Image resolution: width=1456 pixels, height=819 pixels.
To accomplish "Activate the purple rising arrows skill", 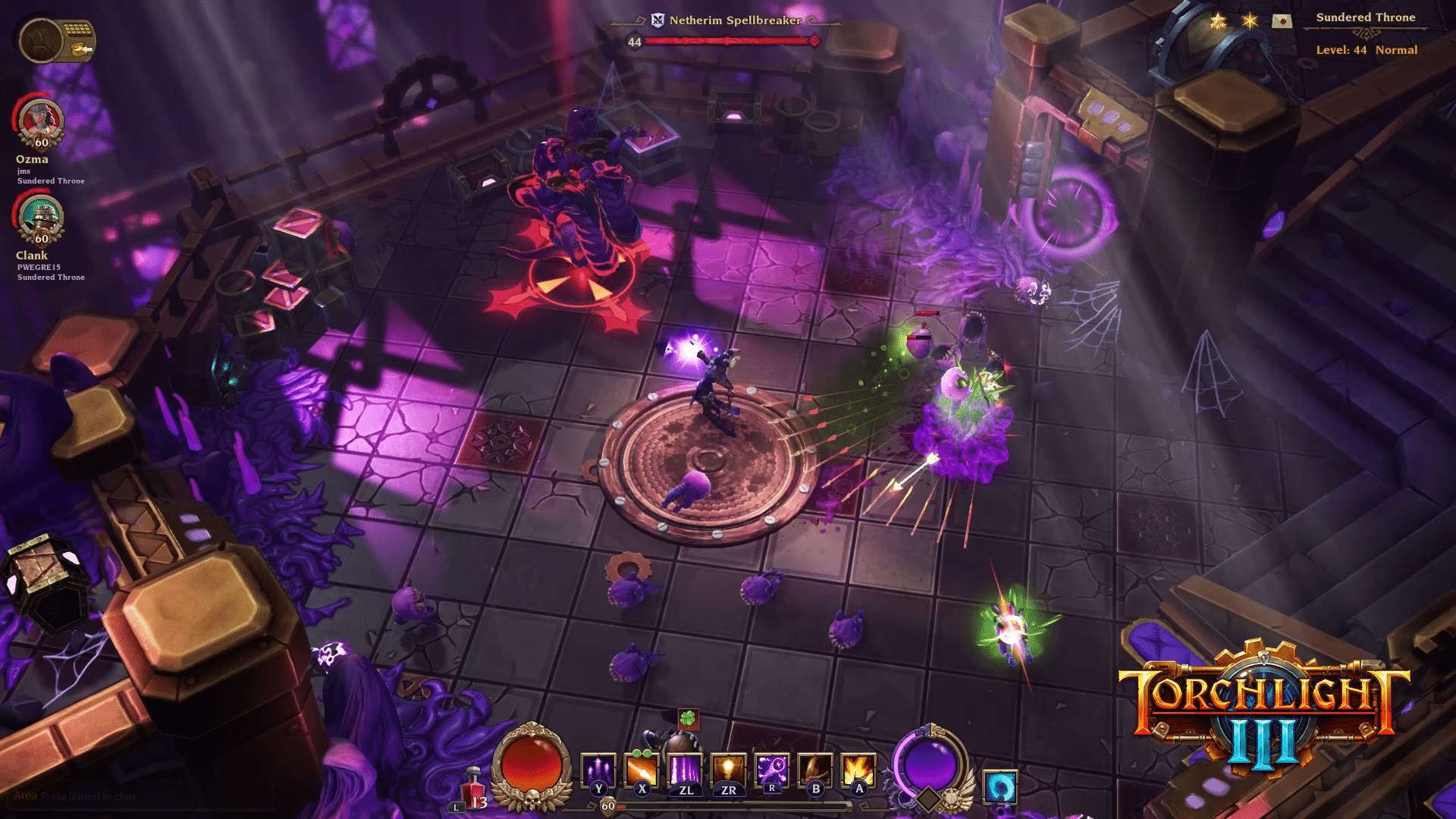I will coord(598,770).
